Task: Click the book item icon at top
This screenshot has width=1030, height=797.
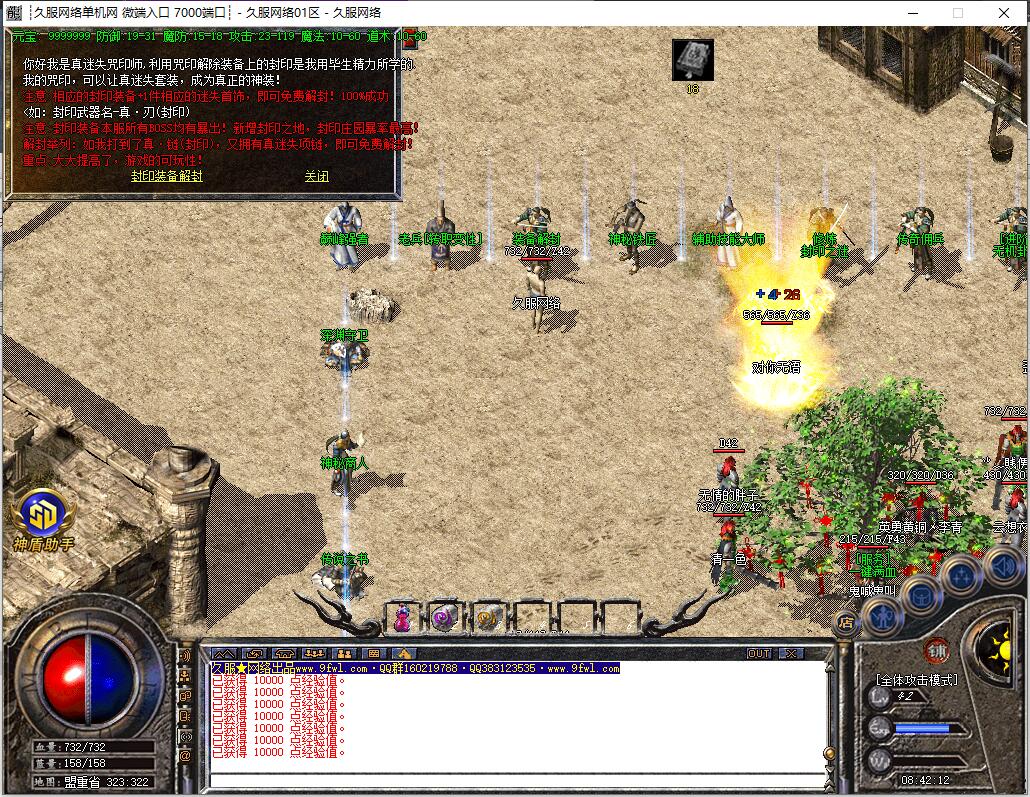Action: (692, 59)
